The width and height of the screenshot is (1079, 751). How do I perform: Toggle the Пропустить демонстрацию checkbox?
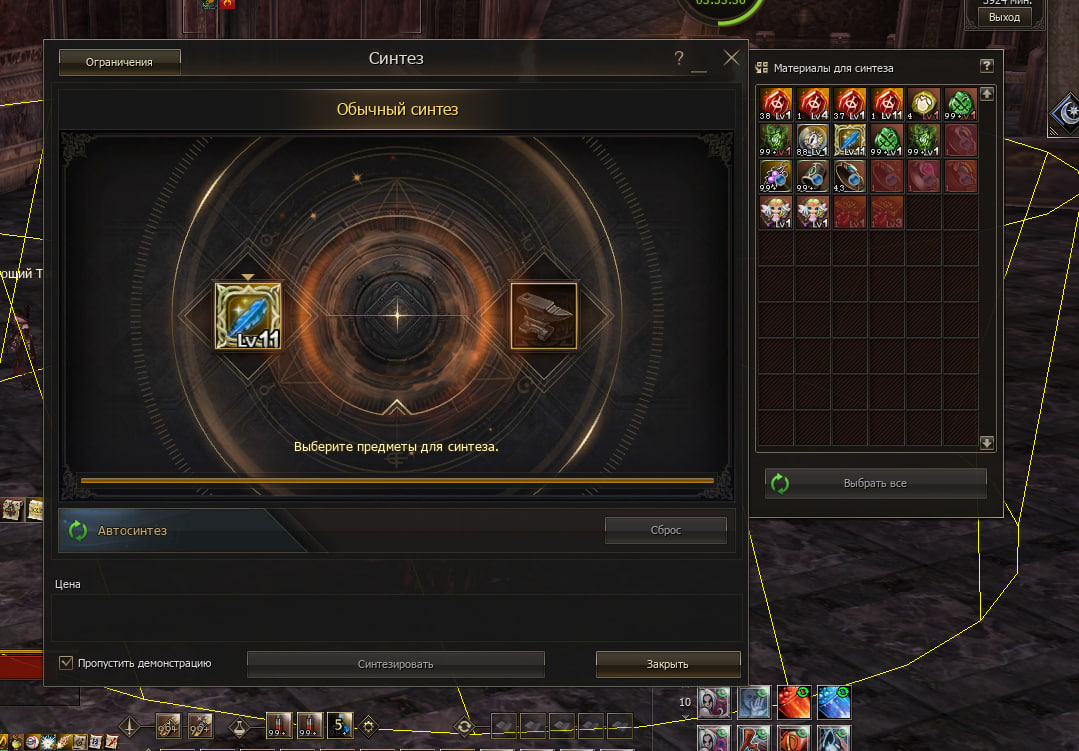tap(66, 663)
